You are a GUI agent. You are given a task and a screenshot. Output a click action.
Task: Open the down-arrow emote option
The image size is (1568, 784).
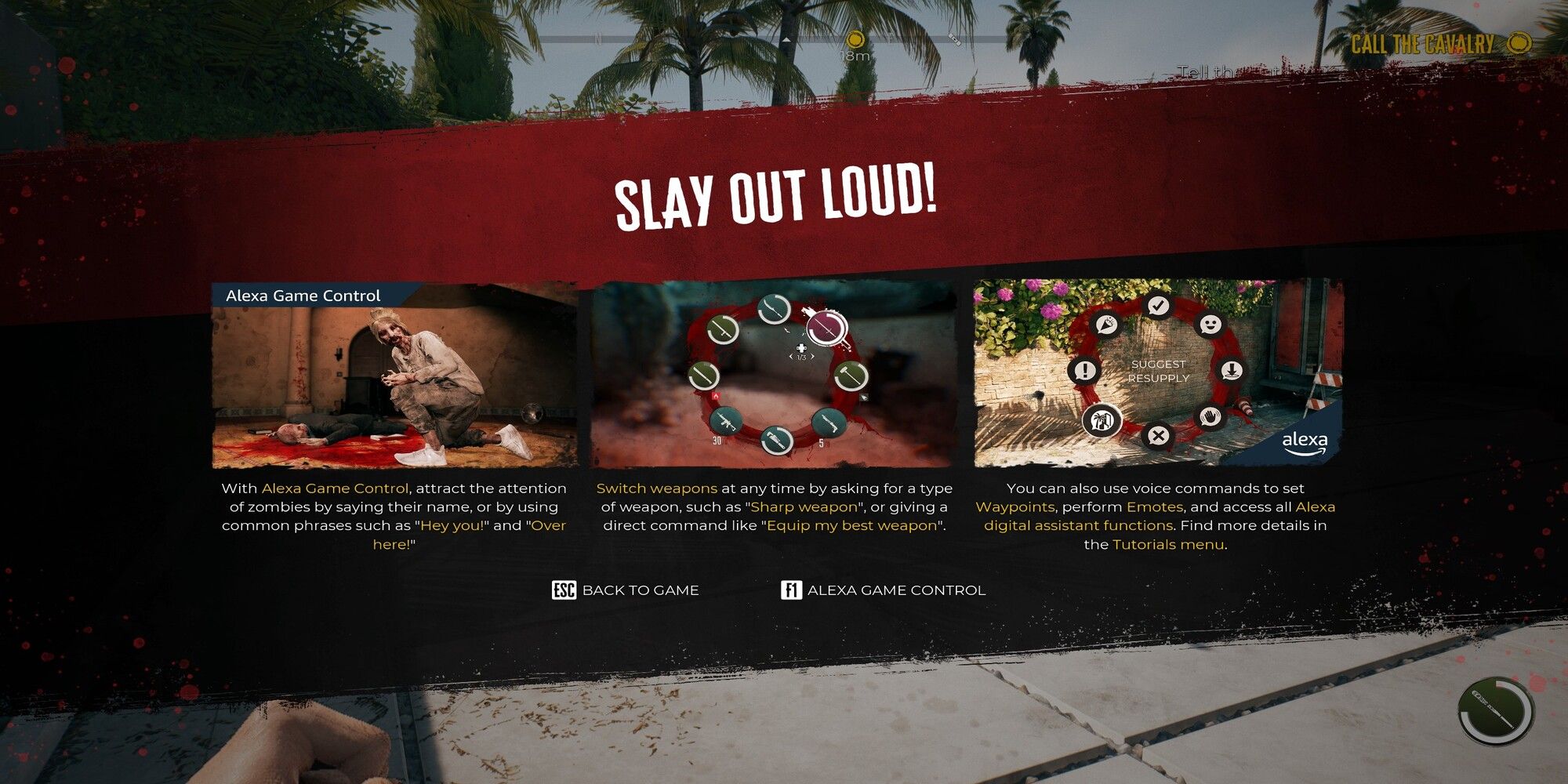coord(1232,370)
